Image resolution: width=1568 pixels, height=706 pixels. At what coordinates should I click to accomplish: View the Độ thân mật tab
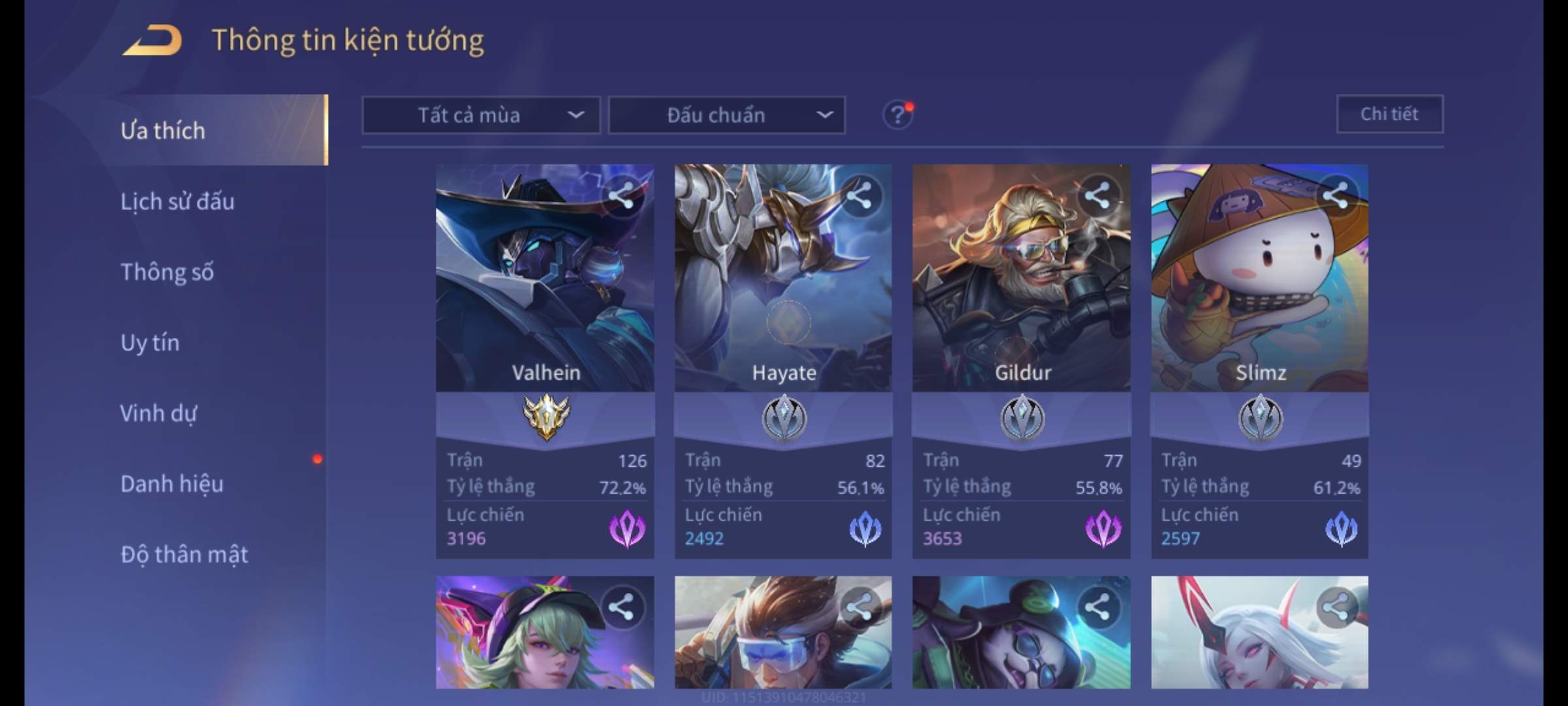(x=184, y=554)
